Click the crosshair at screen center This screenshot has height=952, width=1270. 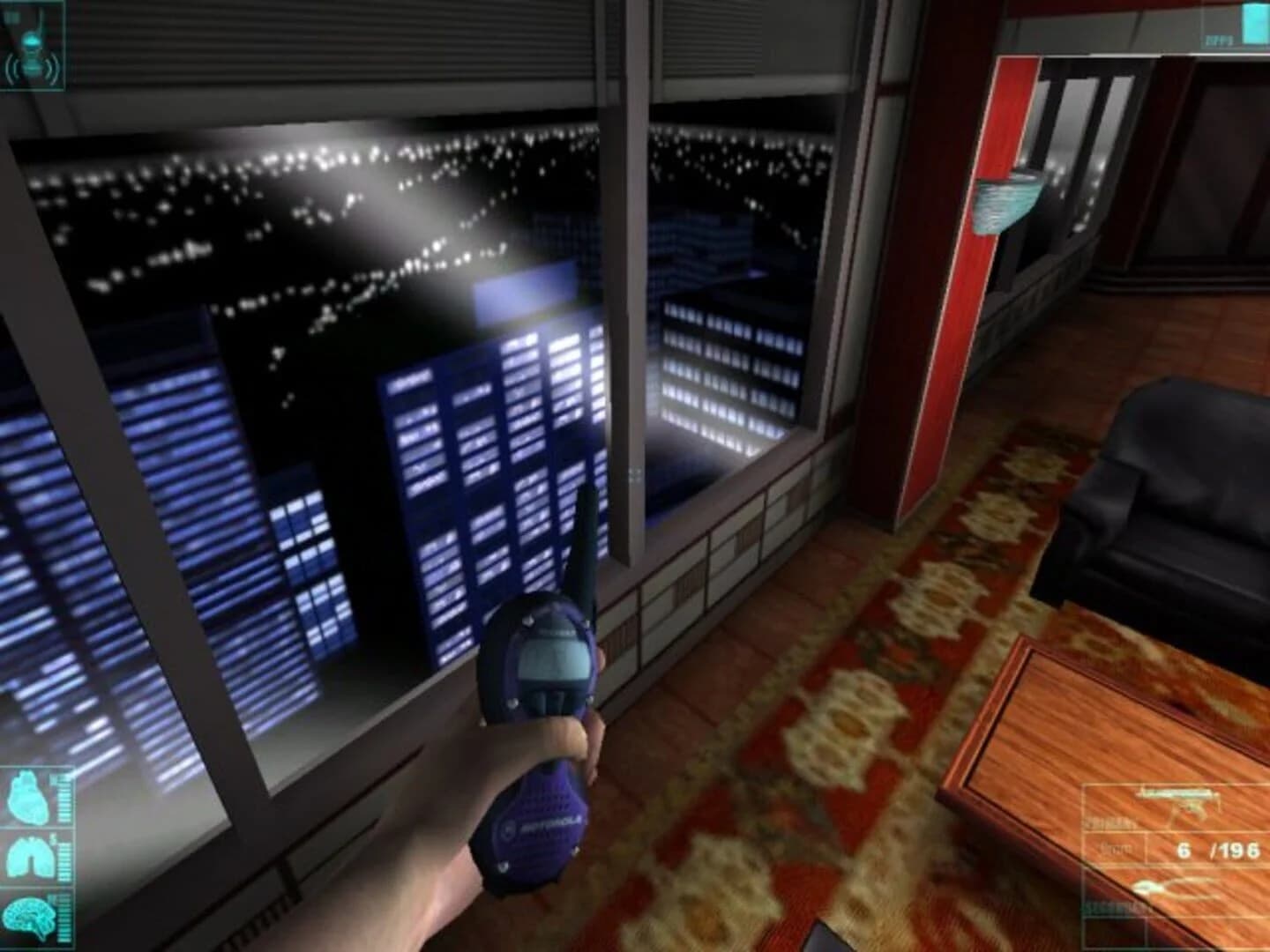click(x=635, y=476)
